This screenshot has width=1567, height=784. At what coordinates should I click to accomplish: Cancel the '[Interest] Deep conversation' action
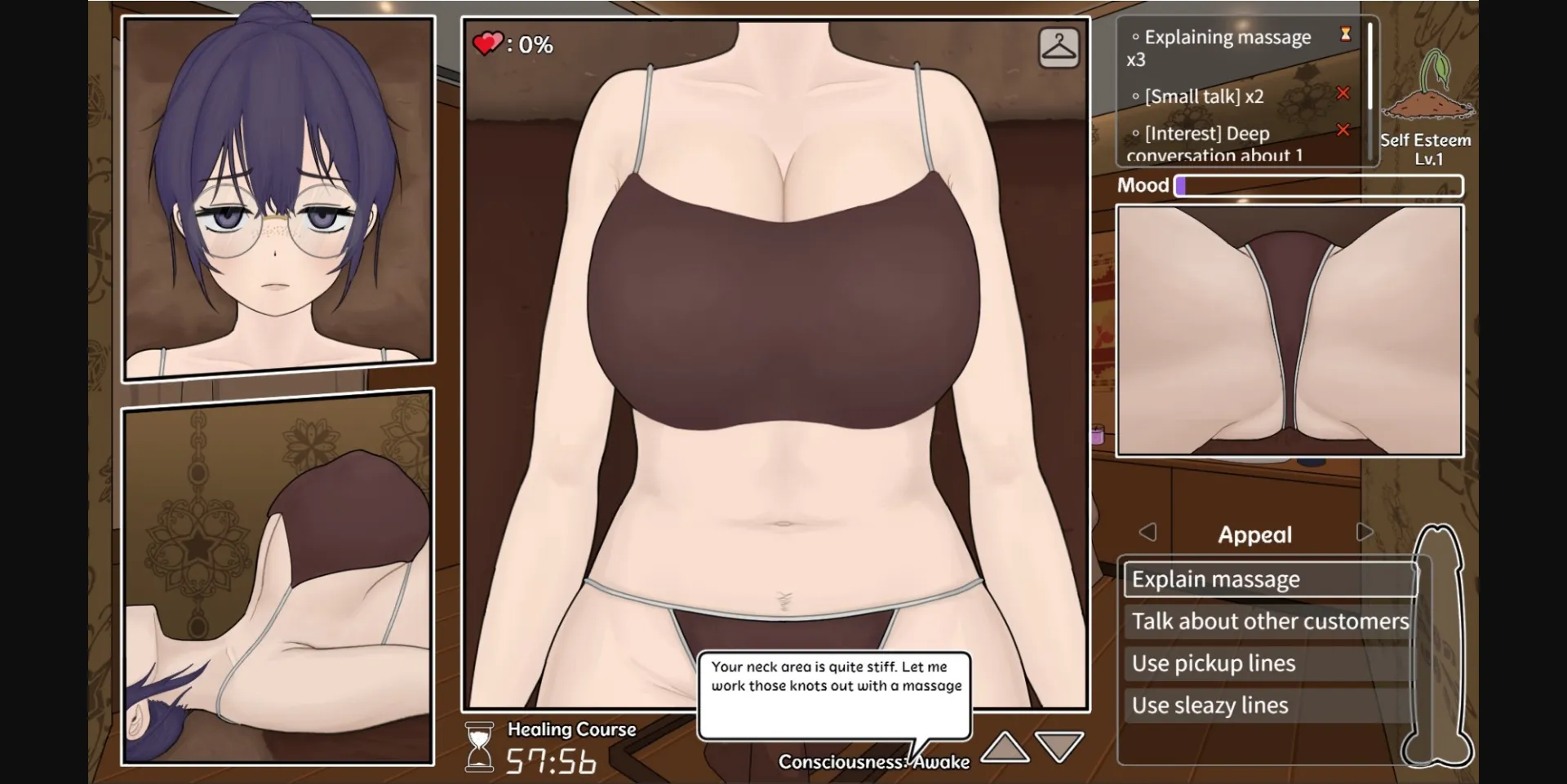coord(1344,130)
